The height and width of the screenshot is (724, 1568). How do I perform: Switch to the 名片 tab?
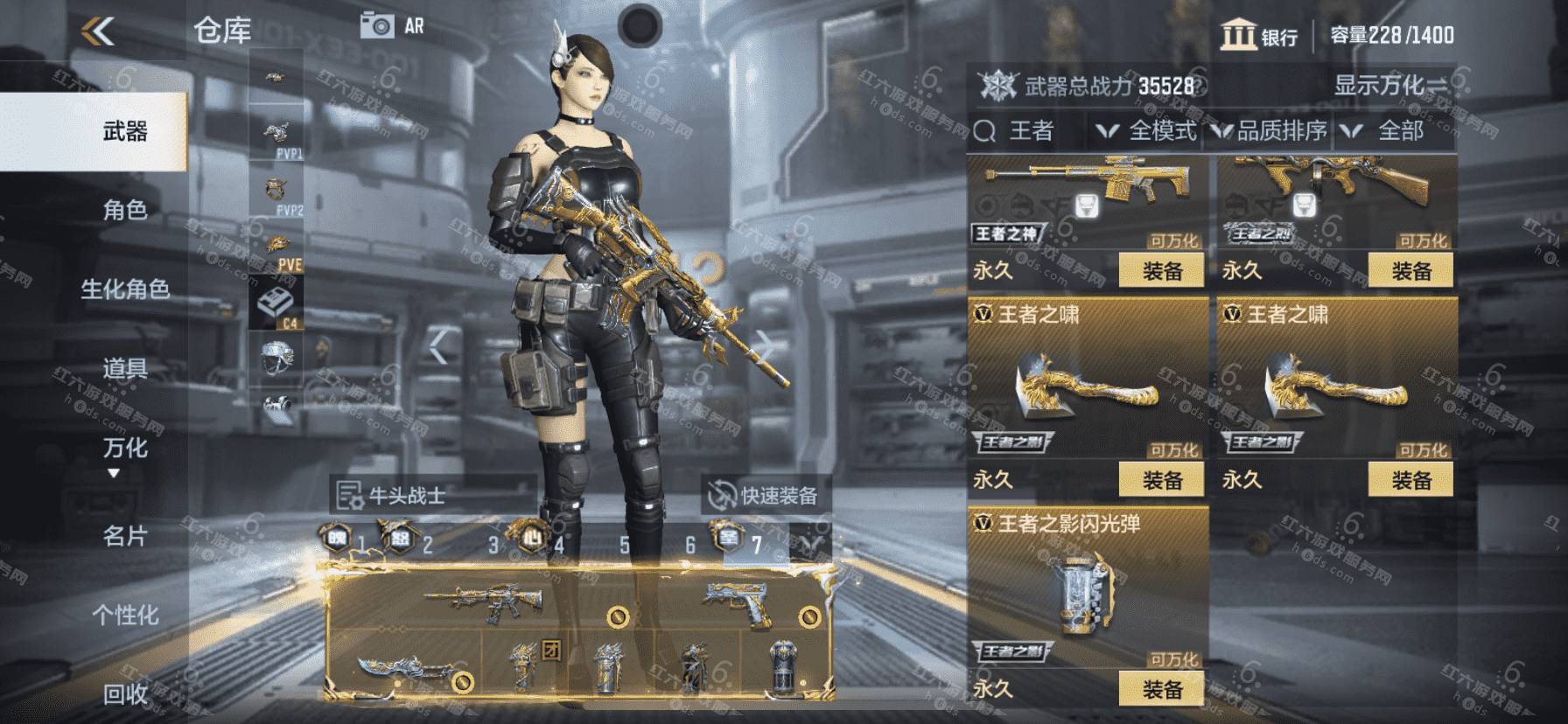(124, 536)
